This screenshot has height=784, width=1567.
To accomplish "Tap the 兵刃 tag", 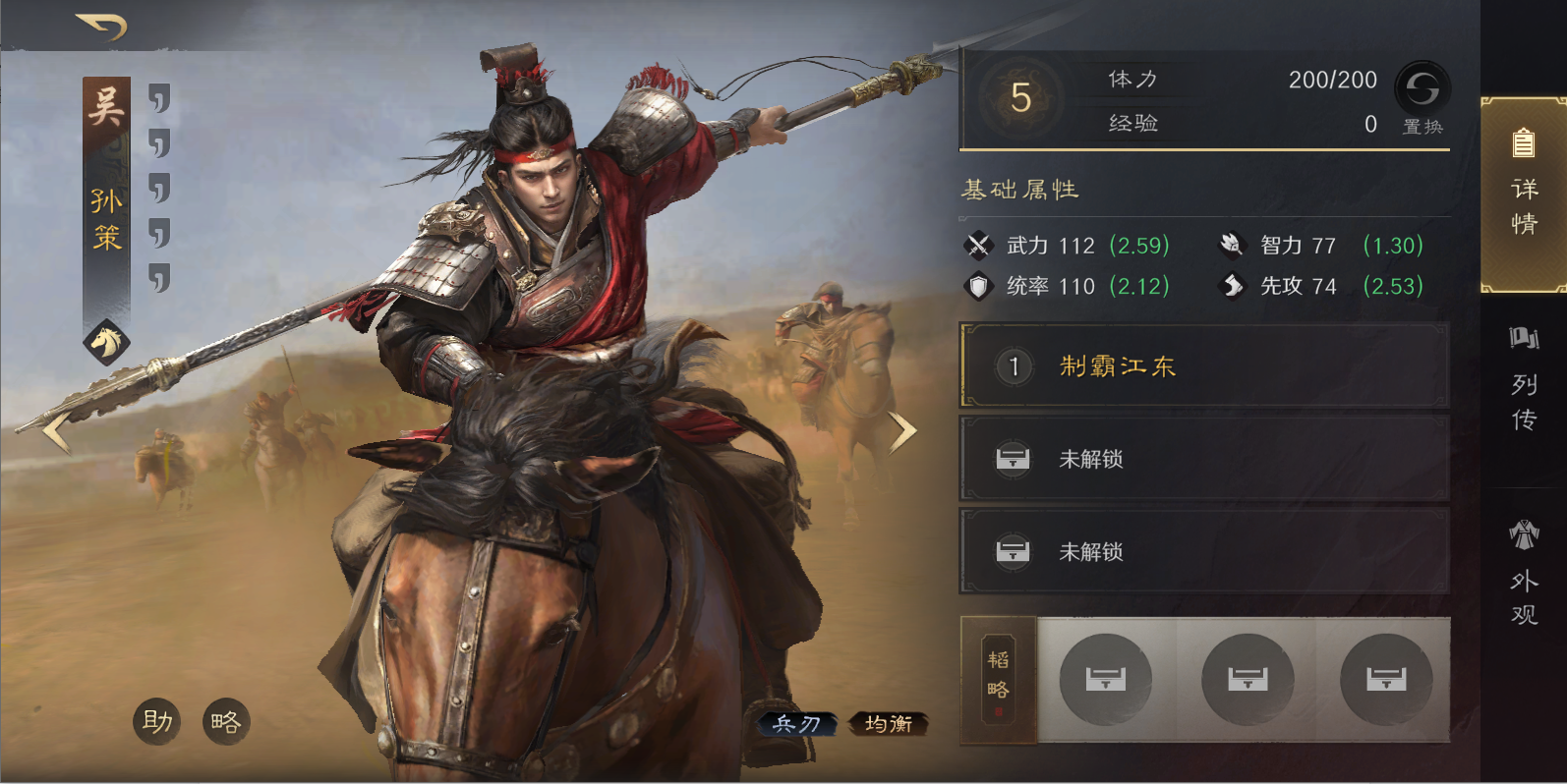I will point(797,724).
